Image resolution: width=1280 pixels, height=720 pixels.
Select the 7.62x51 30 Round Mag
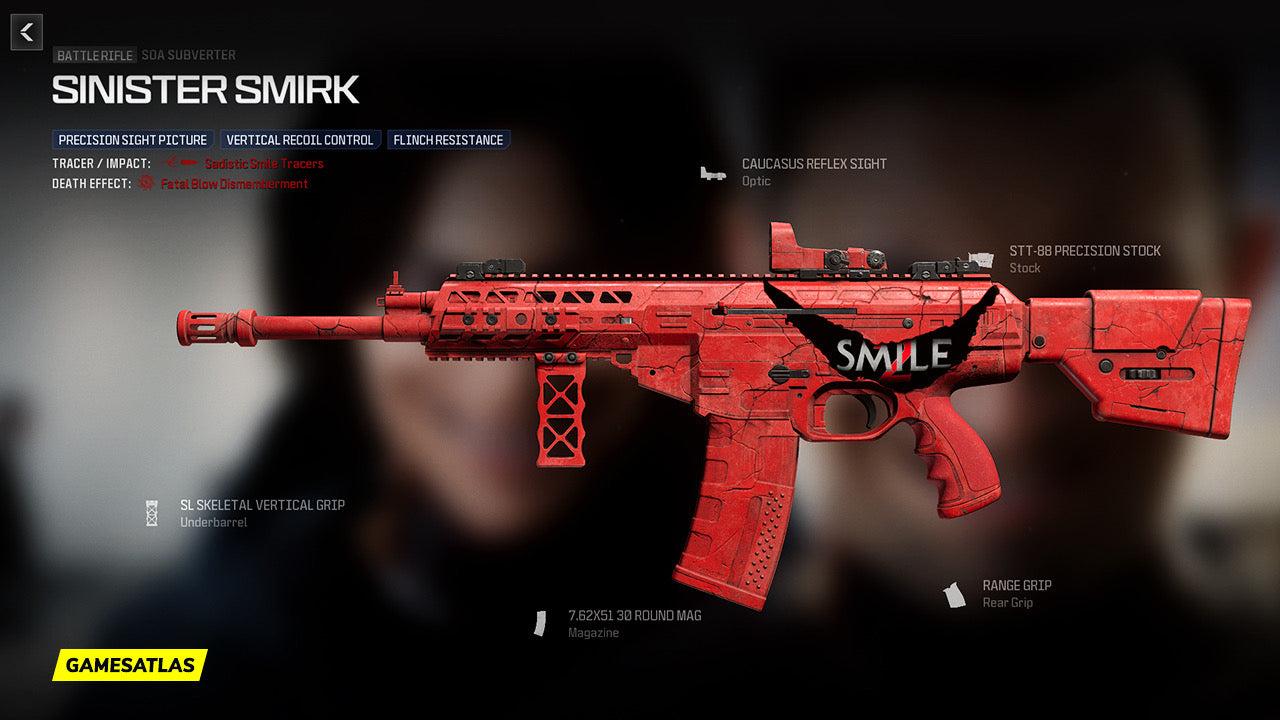point(634,616)
